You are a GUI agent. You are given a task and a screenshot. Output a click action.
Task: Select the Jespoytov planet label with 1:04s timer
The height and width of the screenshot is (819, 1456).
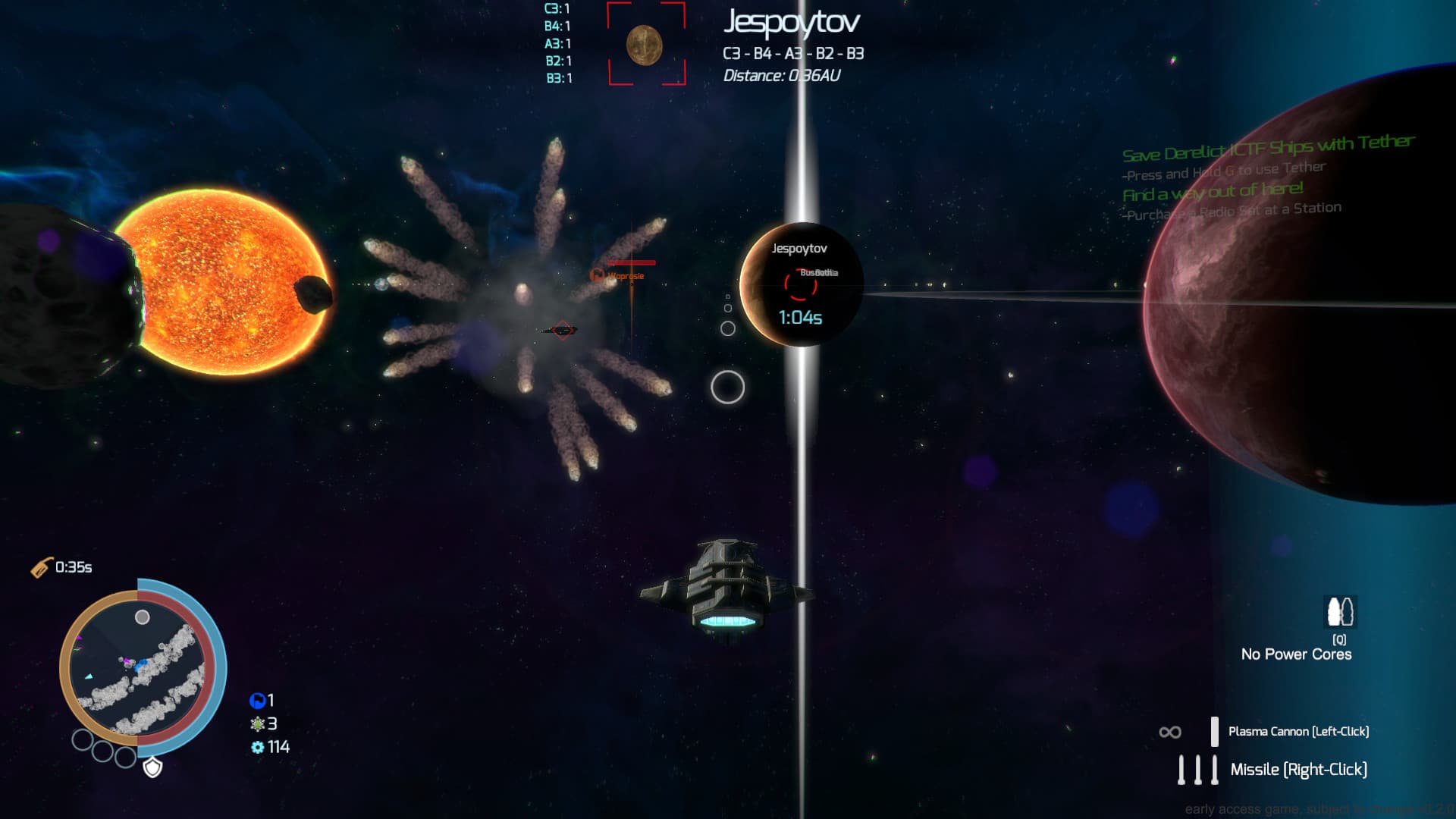tap(800, 248)
